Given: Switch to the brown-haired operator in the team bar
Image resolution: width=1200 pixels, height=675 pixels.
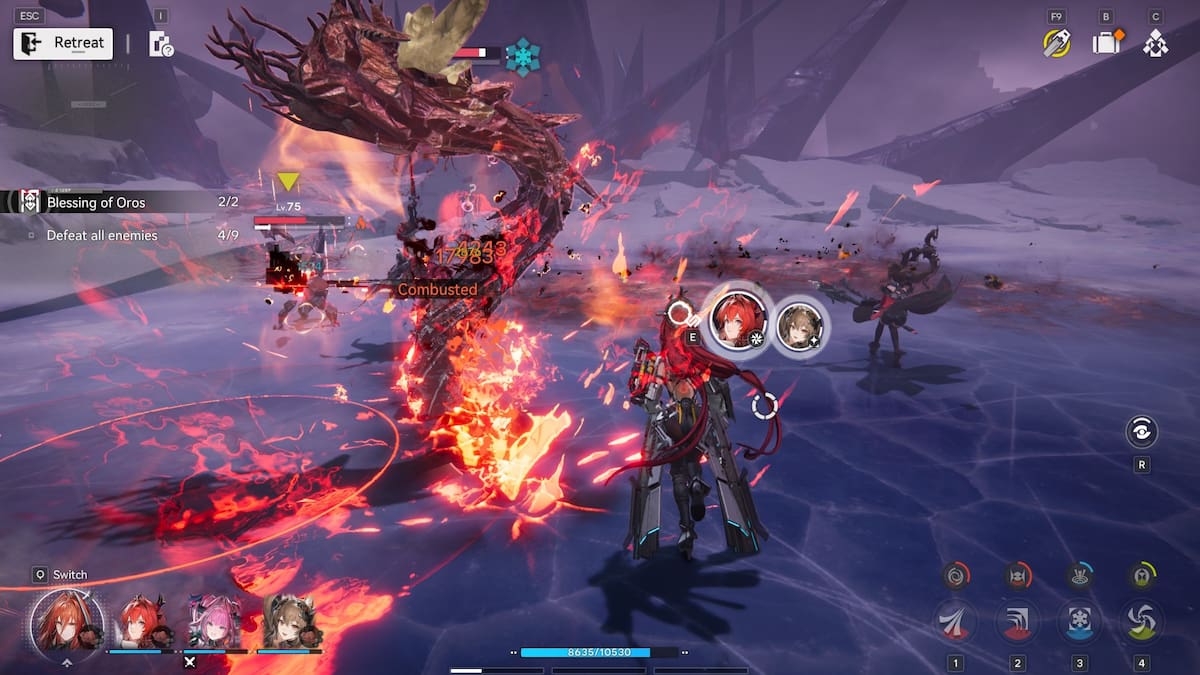Looking at the screenshot, I should [288, 621].
